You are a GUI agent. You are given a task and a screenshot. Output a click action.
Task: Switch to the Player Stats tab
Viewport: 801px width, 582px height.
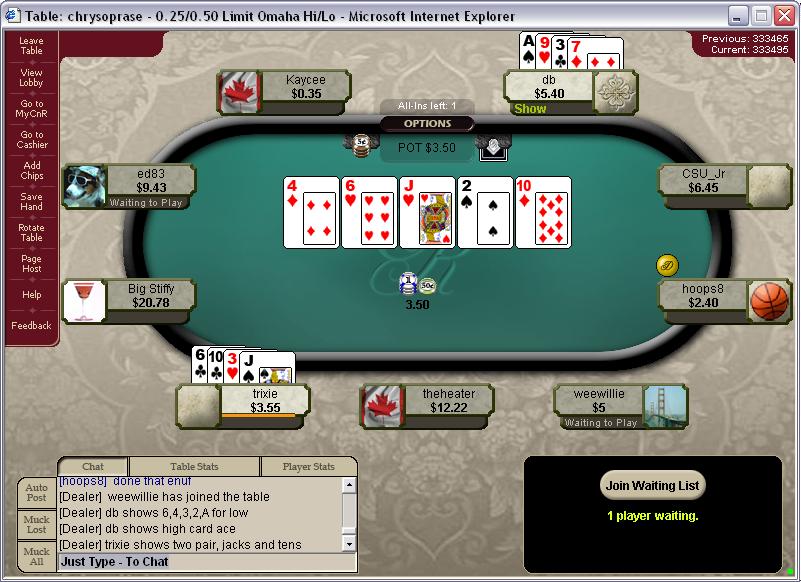[x=308, y=466]
